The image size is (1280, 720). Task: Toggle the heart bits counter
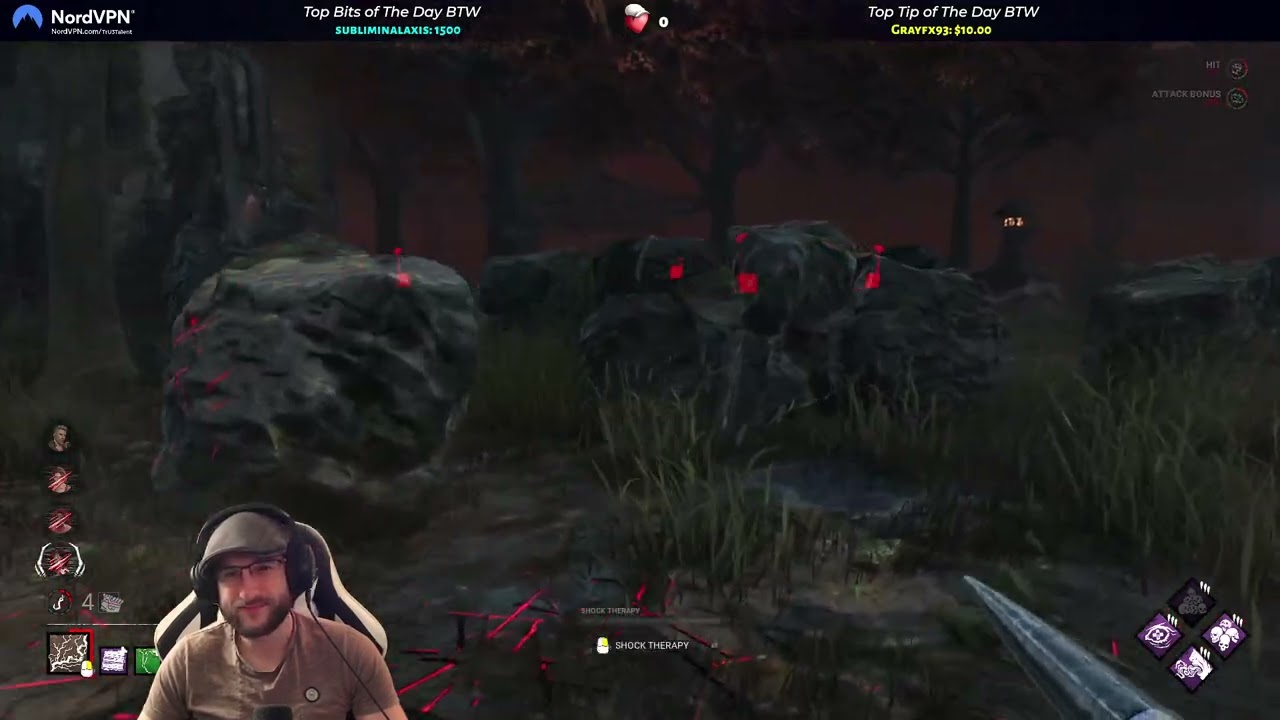(637, 20)
